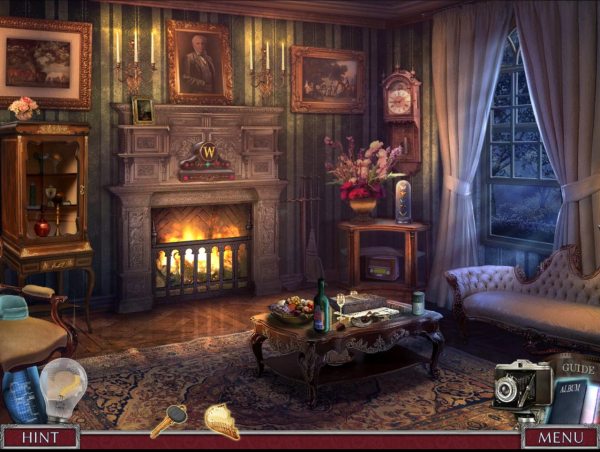Open the MENU

click(560, 437)
